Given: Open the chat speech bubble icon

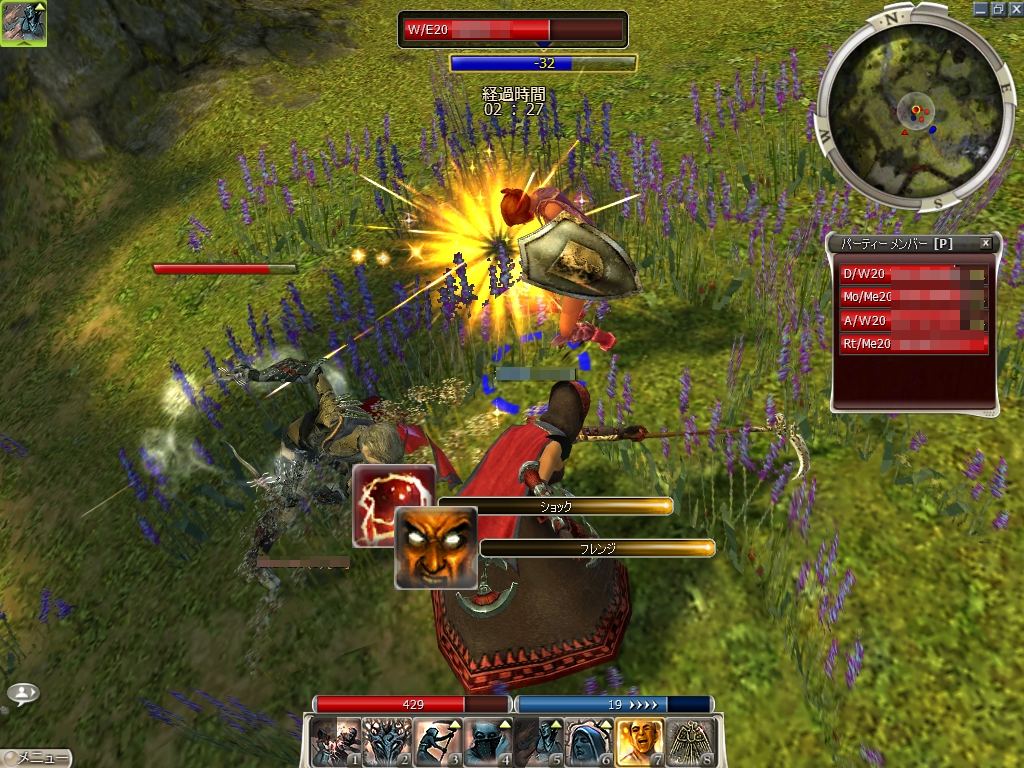Looking at the screenshot, I should (x=23, y=692).
